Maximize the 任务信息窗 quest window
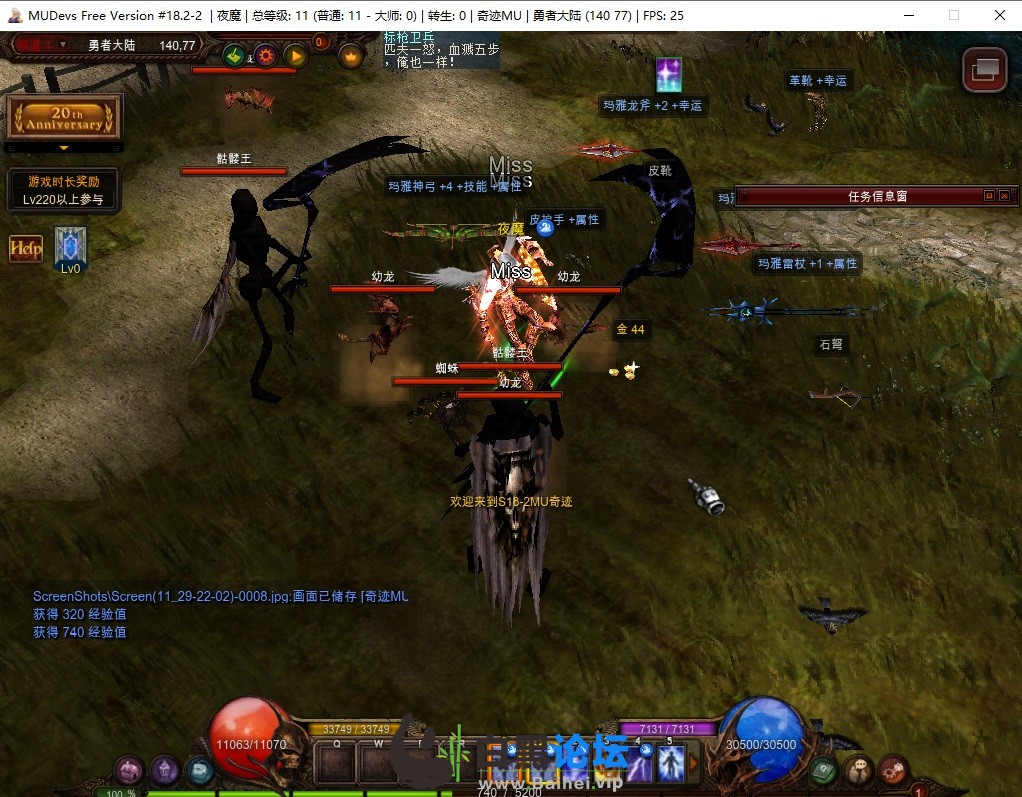 click(989, 196)
